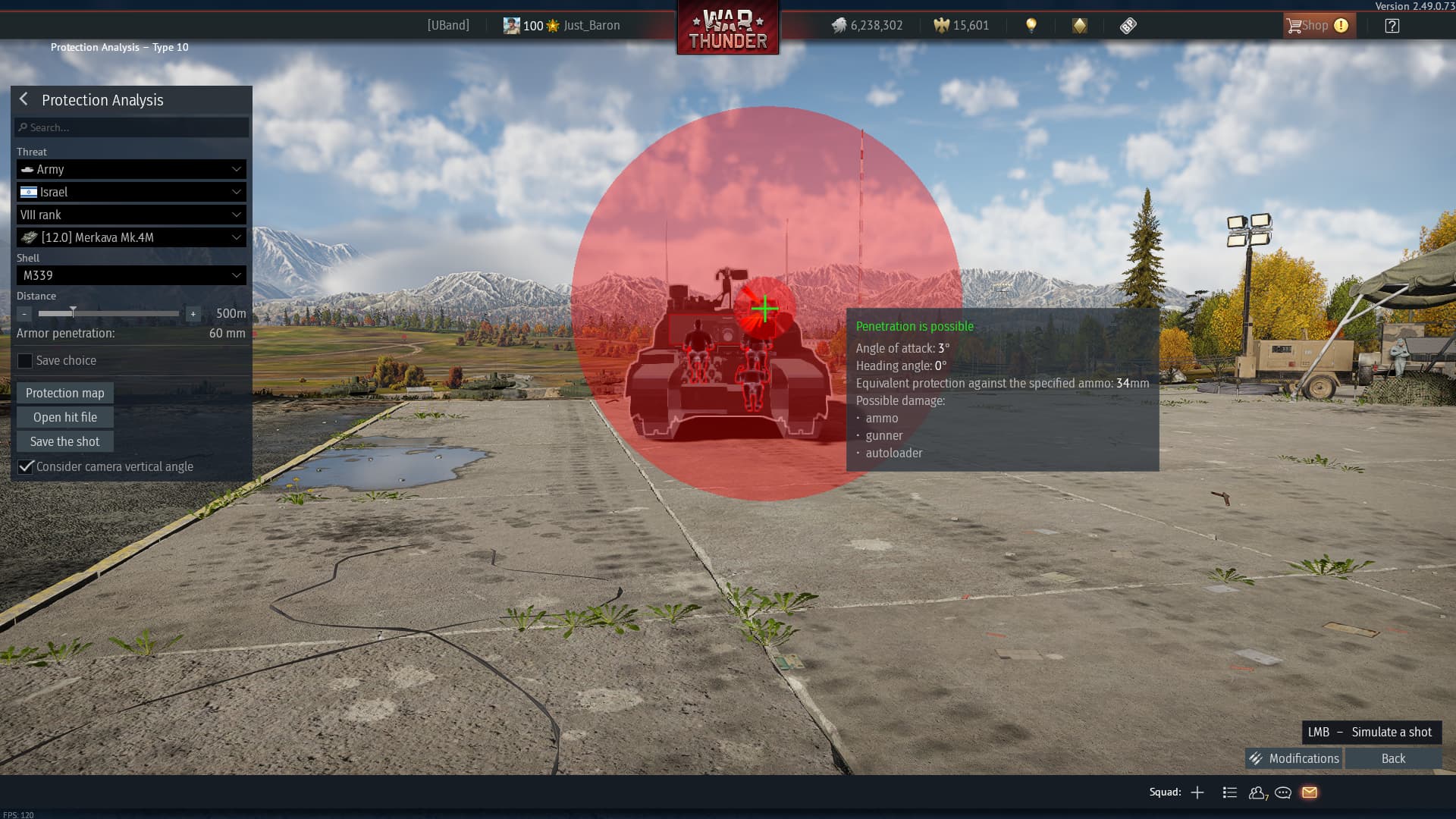
Task: Click the Back button
Action: point(1393,758)
